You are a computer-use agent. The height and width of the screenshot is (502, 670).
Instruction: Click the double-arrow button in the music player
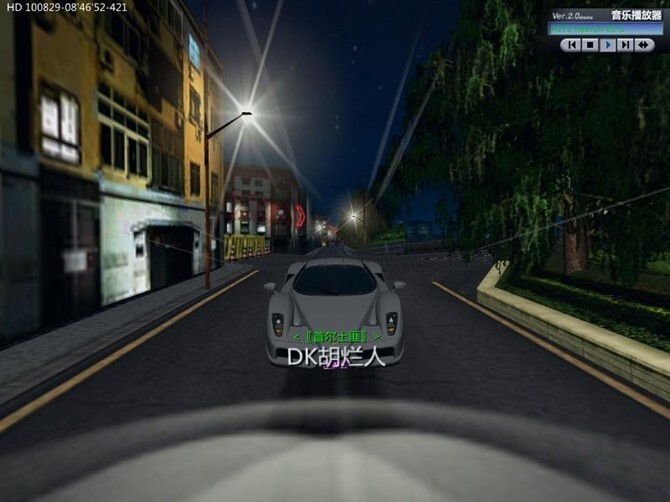pos(644,45)
